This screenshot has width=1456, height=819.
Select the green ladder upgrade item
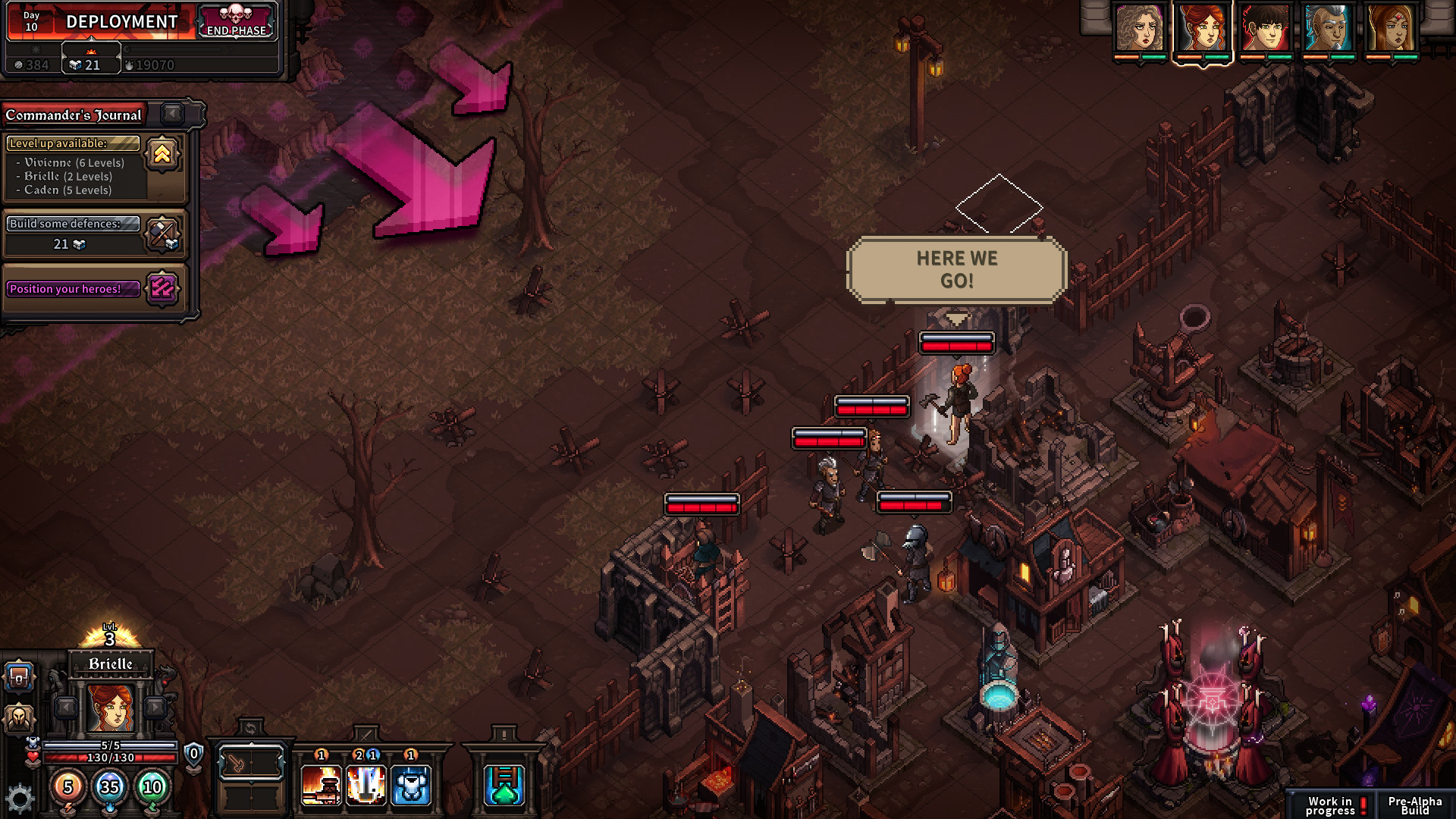pyautogui.click(x=503, y=783)
